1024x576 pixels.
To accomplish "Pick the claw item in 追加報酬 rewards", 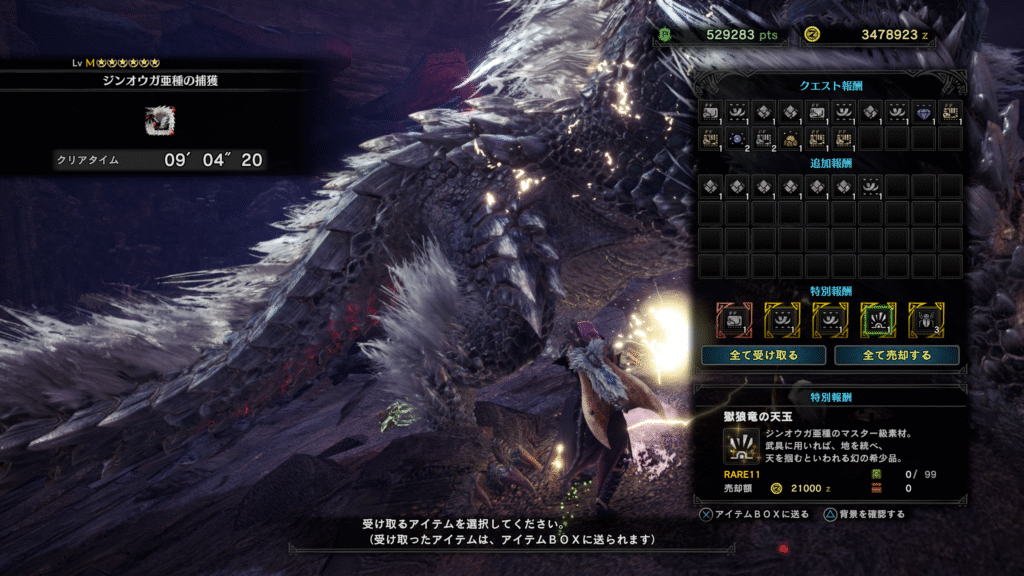I will pos(871,186).
